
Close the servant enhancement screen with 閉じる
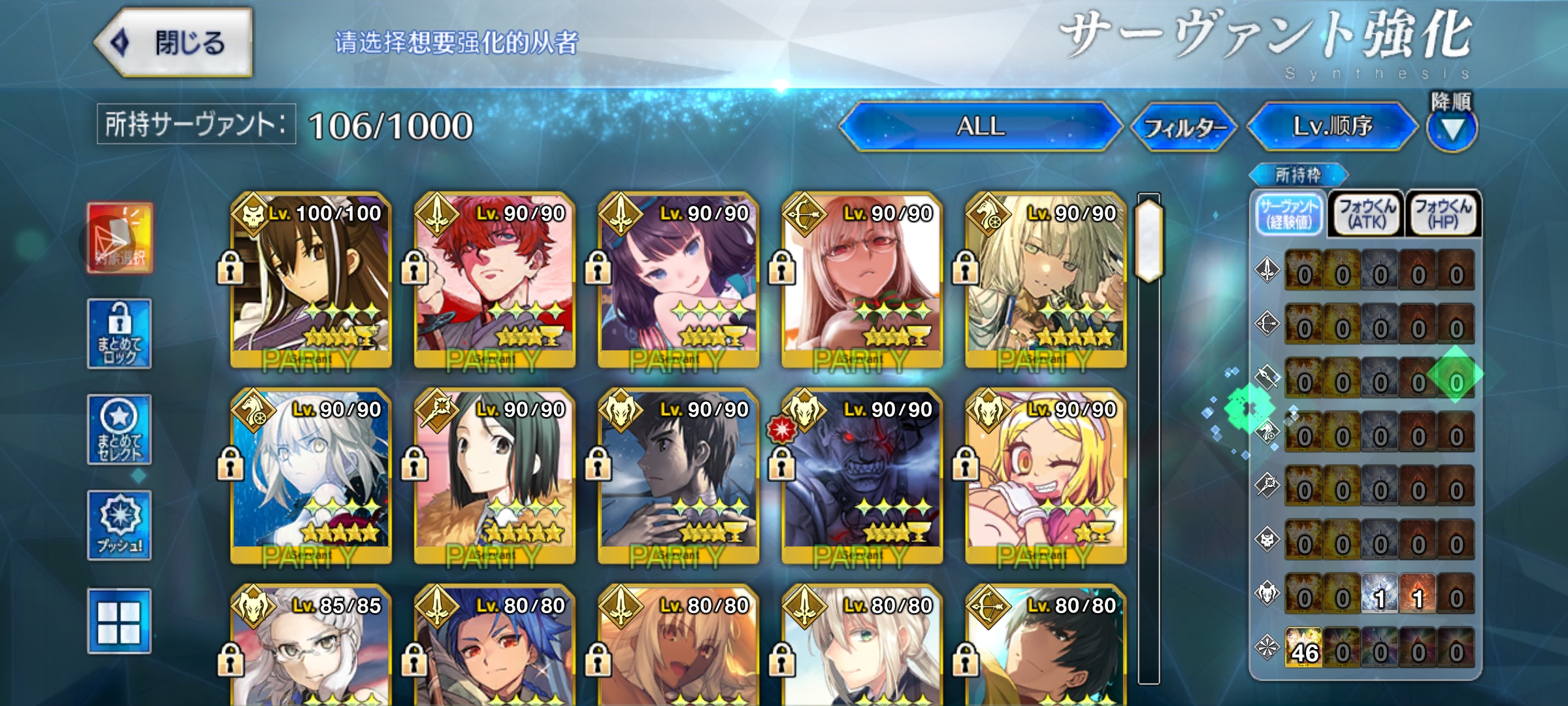(x=175, y=43)
